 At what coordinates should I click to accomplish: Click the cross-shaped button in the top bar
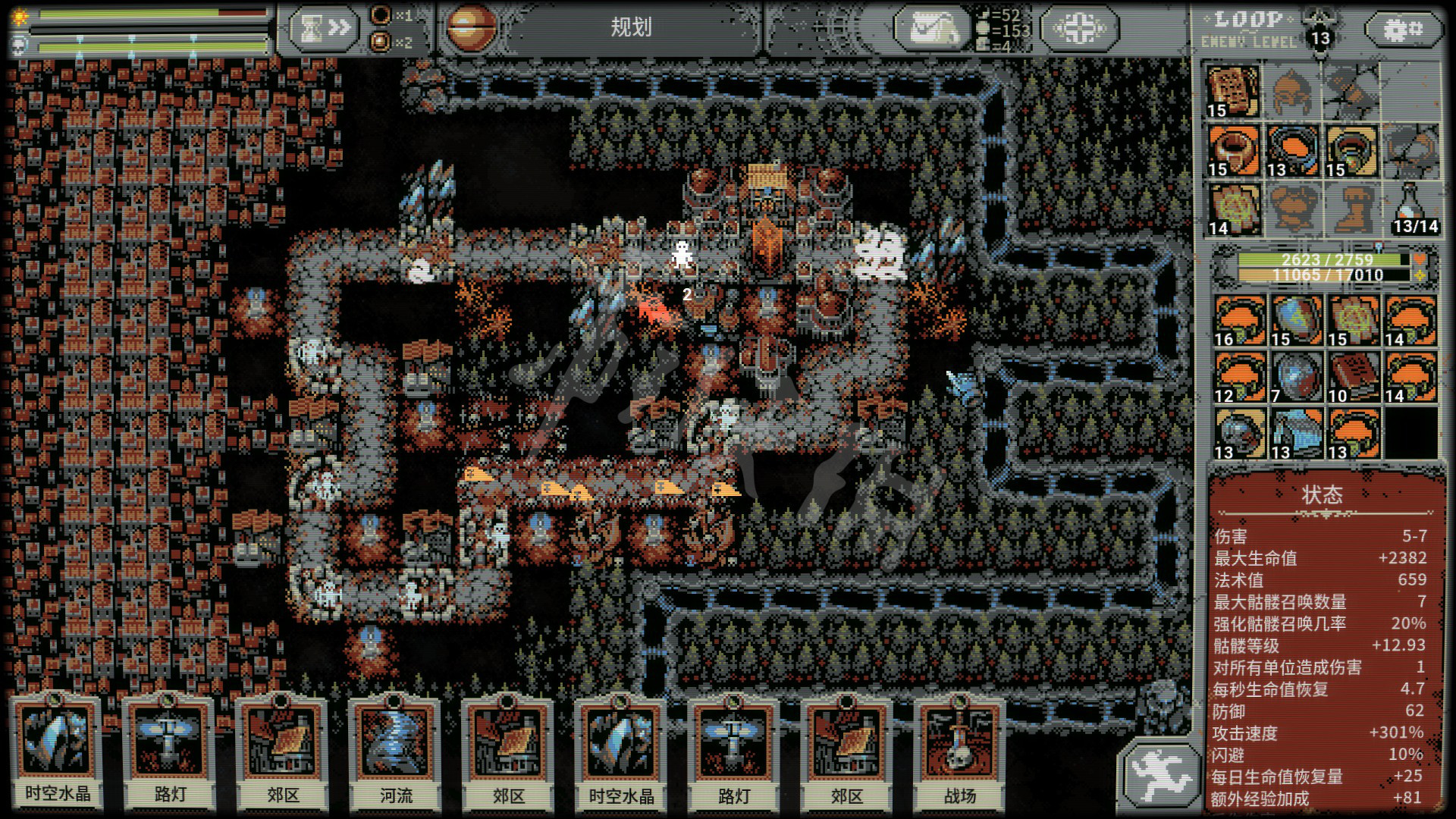pyautogui.click(x=1079, y=29)
